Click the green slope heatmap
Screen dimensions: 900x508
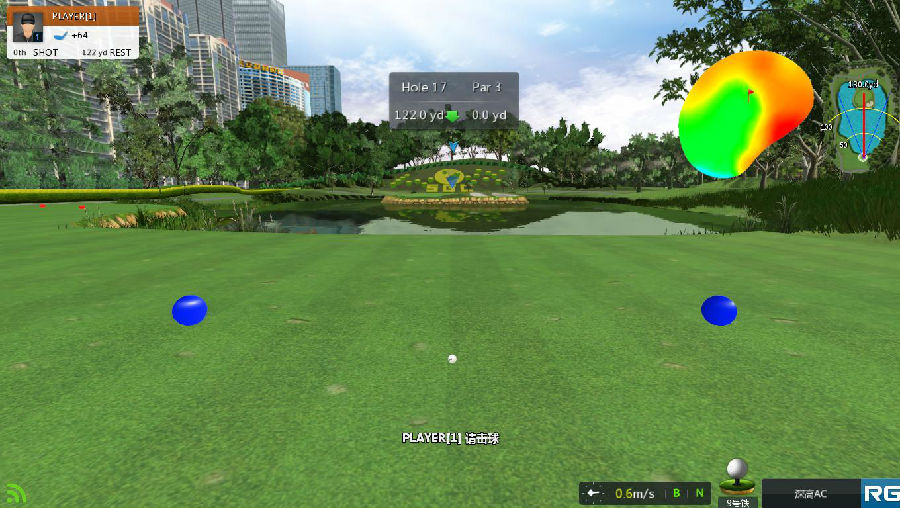pyautogui.click(x=745, y=112)
